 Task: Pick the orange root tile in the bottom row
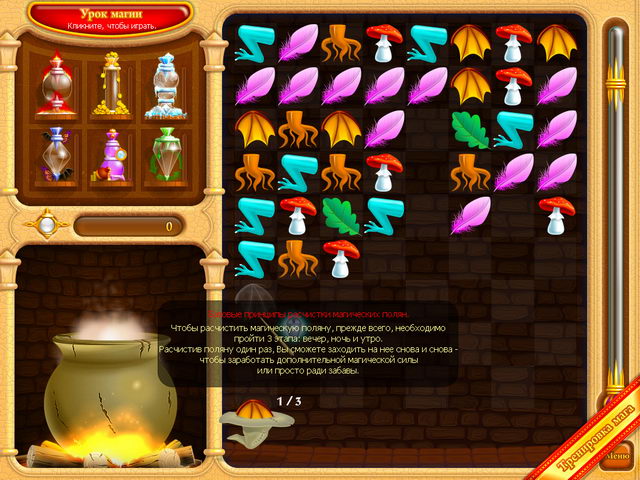click(297, 258)
